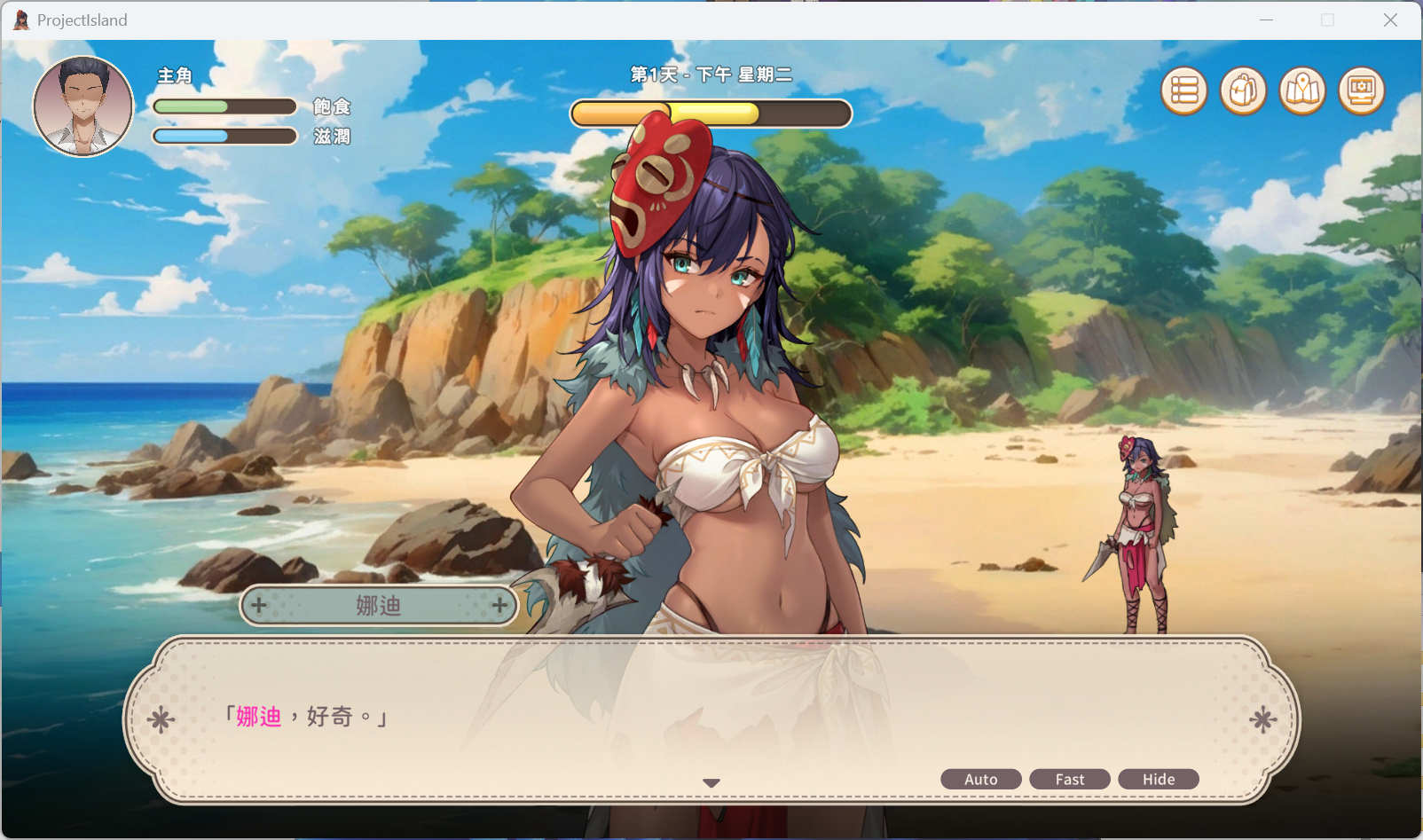Enable Auto dialogue mode
The image size is (1423, 840).
pos(980,779)
